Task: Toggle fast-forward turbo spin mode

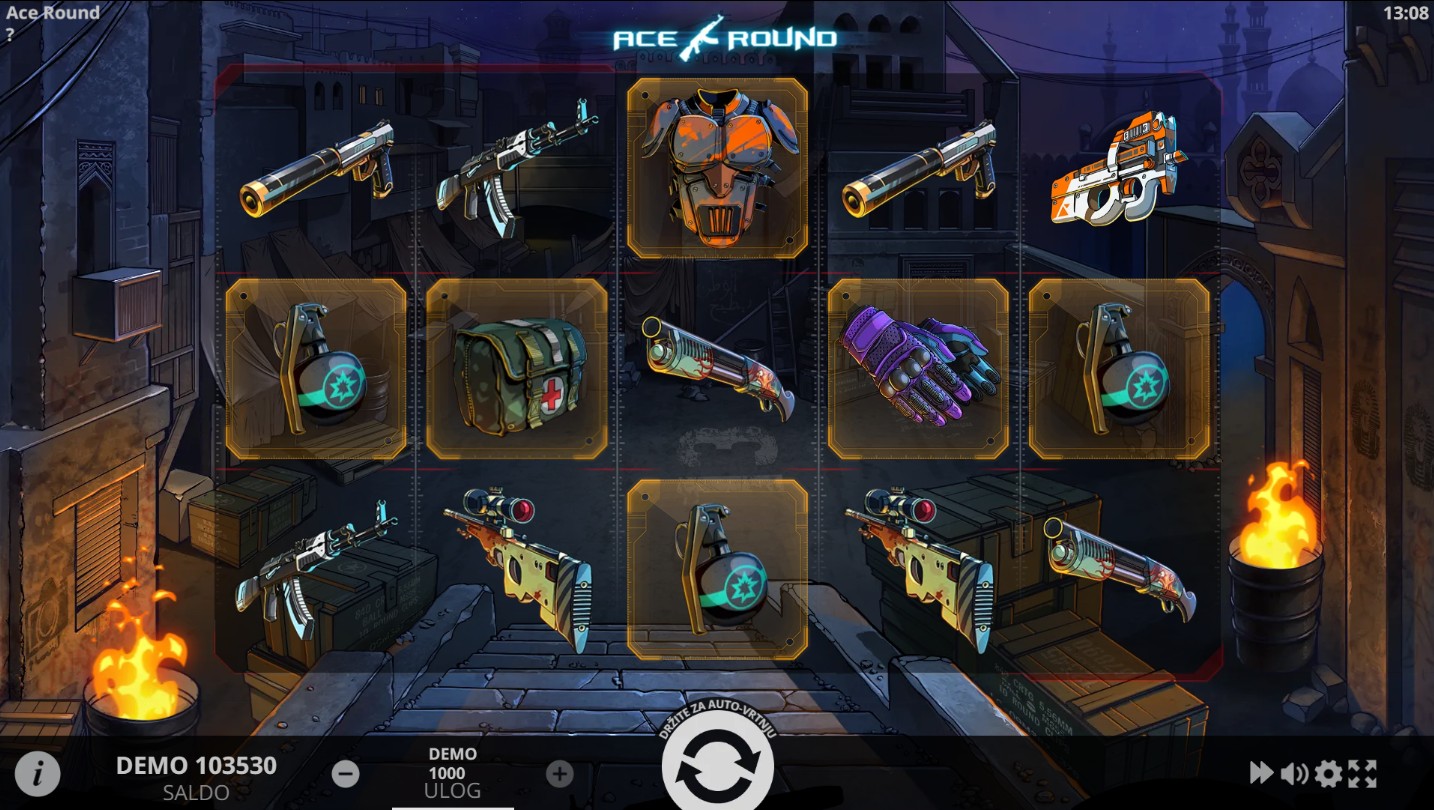Action: [x=1261, y=773]
